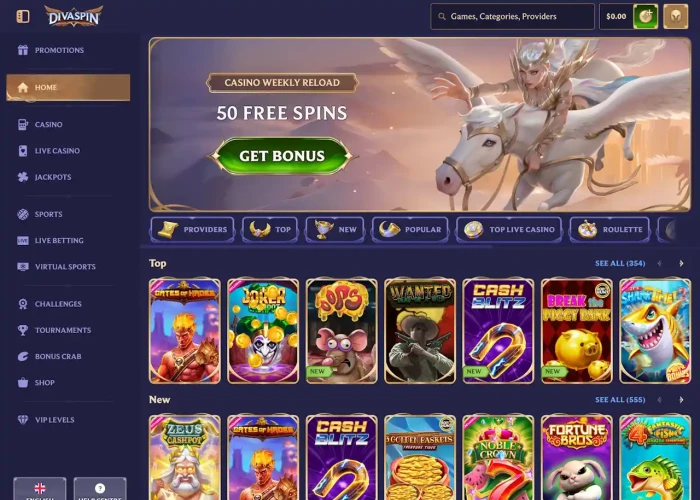Open the Tournaments page
Viewport: 700px width, 500px height.
[62, 330]
